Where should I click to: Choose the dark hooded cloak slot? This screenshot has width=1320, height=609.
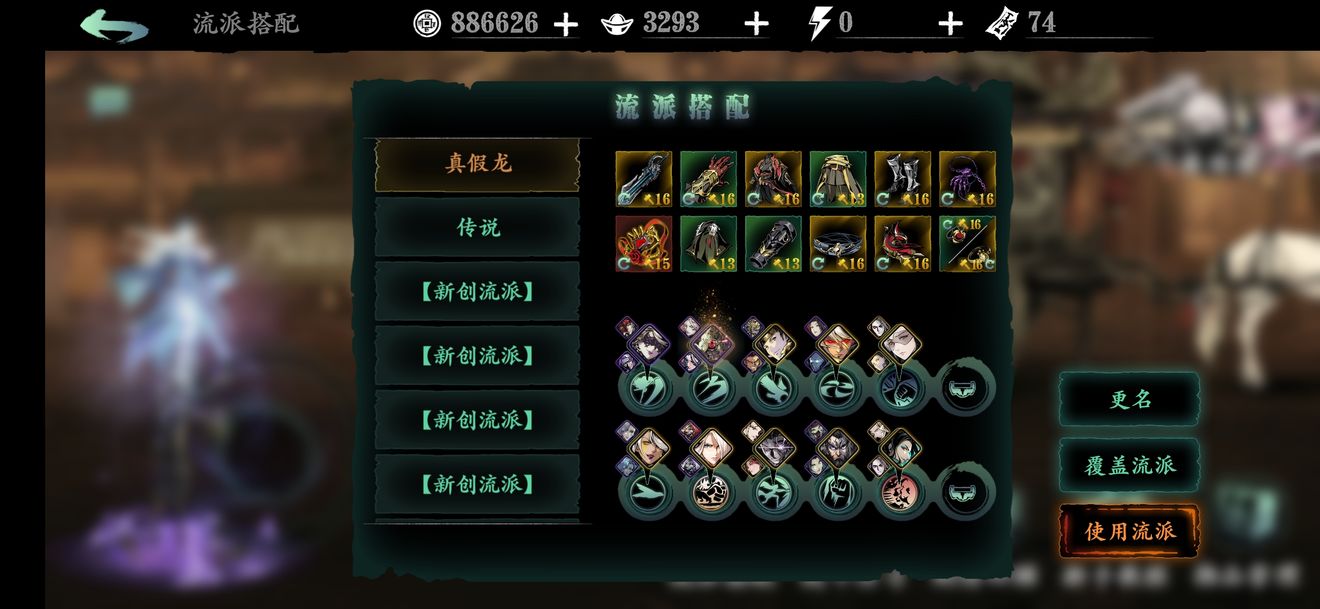click(708, 244)
